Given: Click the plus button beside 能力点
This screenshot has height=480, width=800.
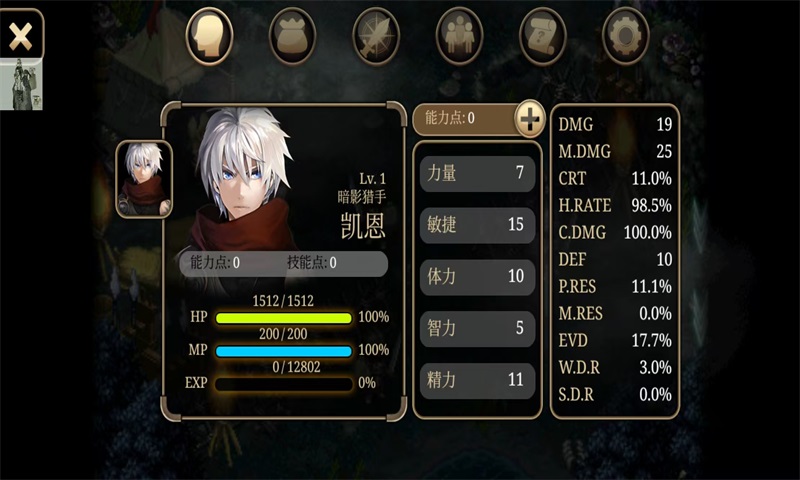Looking at the screenshot, I should coord(530,118).
